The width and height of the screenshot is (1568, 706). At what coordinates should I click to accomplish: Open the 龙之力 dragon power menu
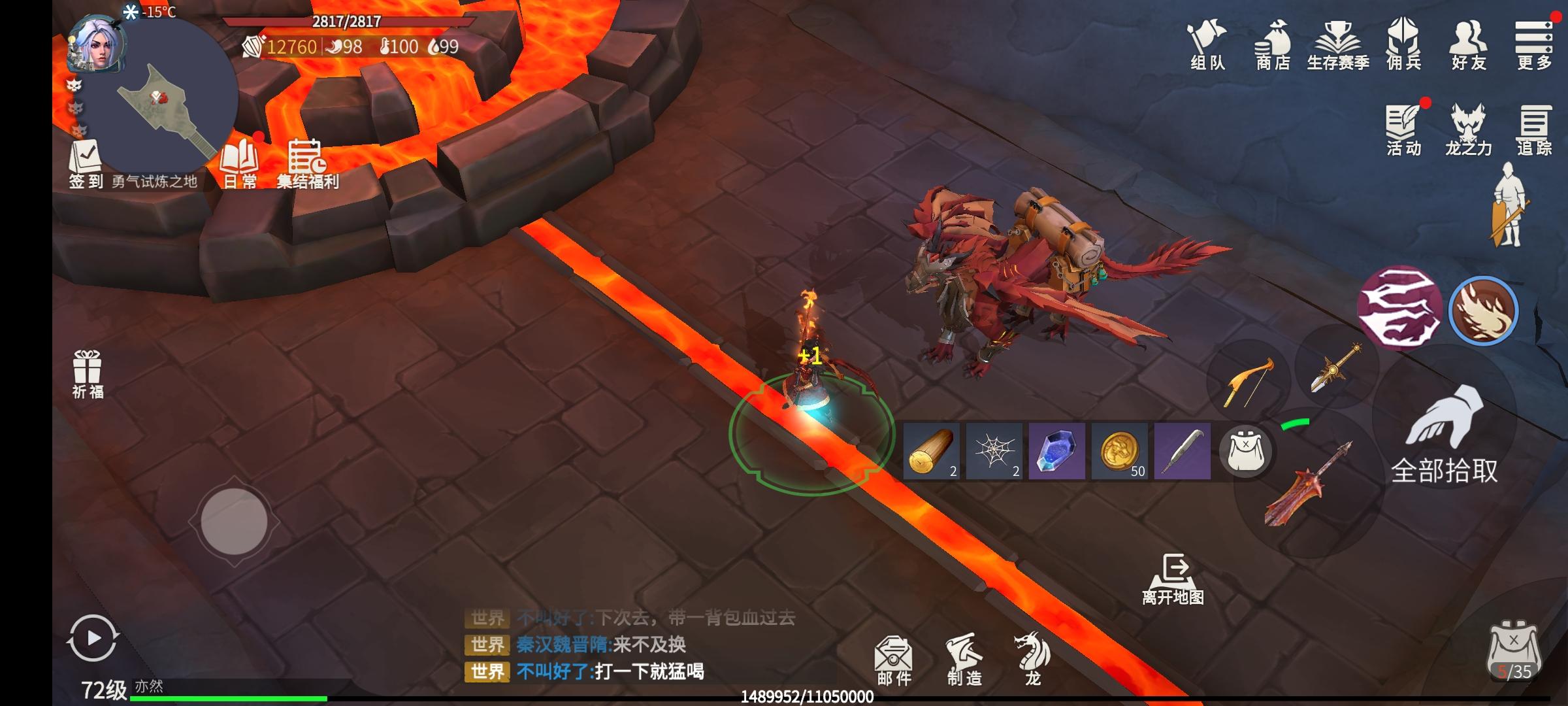pos(1468,129)
